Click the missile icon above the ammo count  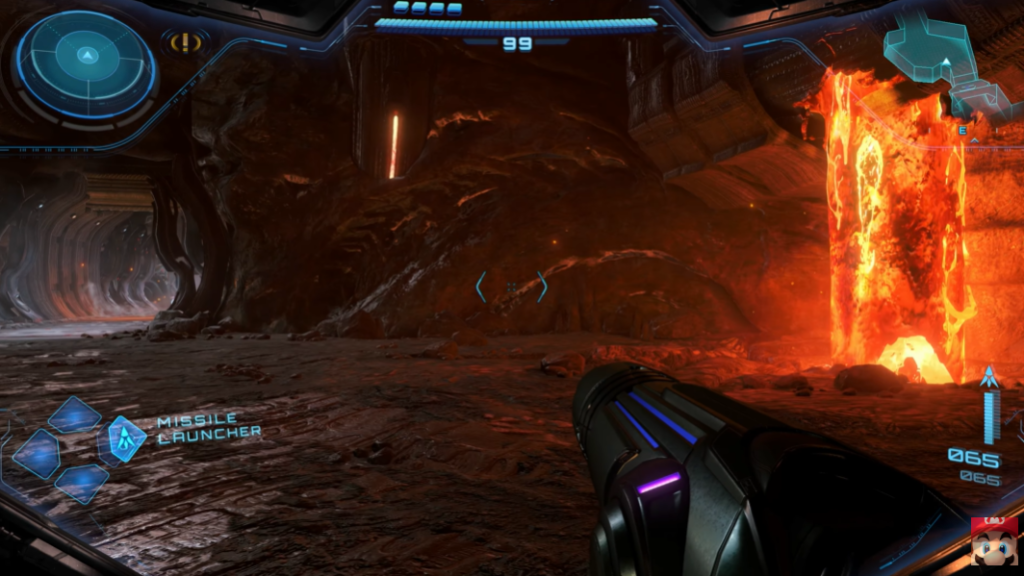[x=990, y=378]
